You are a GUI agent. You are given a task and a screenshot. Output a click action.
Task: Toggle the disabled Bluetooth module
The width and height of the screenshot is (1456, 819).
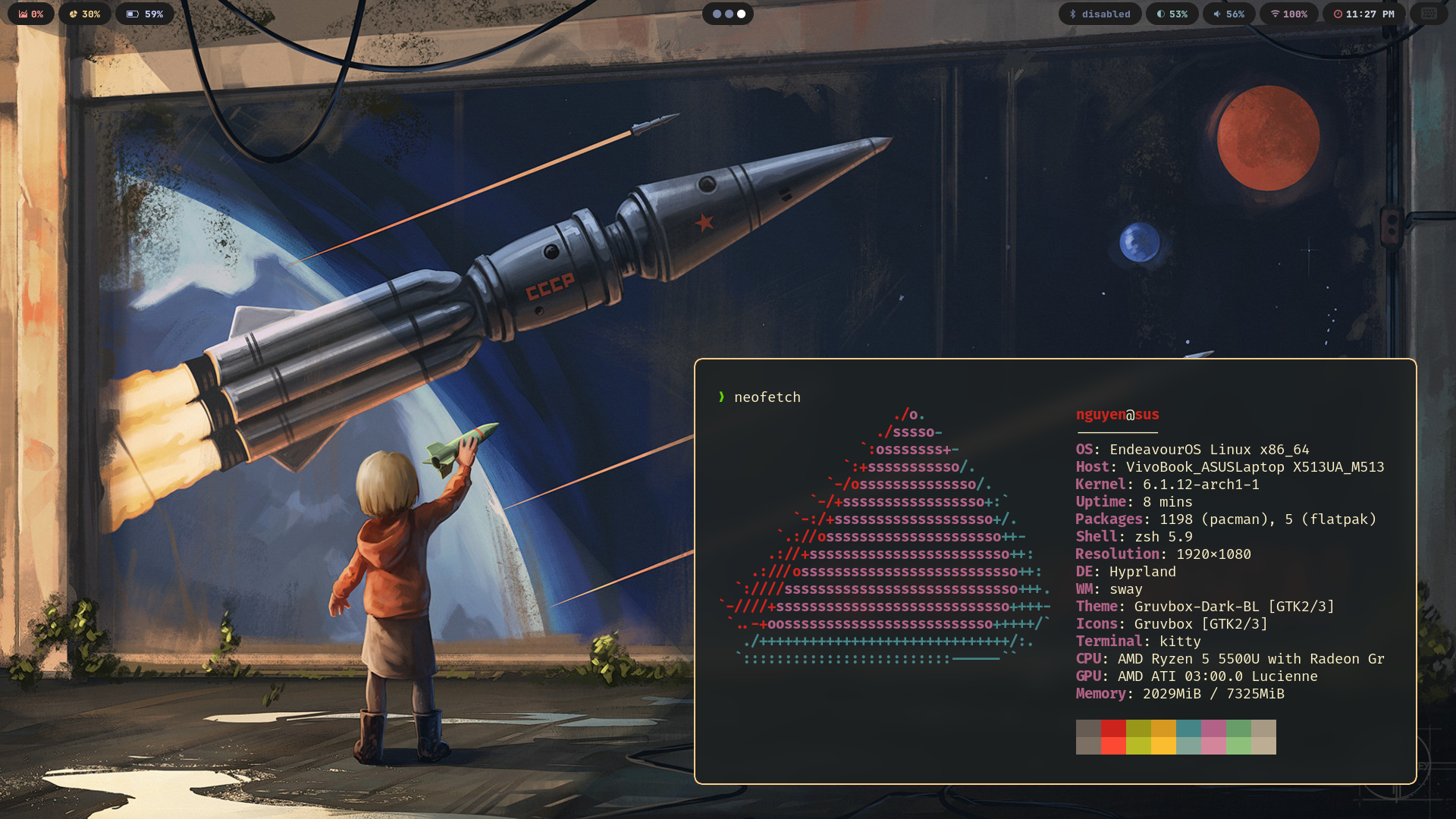pos(1100,14)
